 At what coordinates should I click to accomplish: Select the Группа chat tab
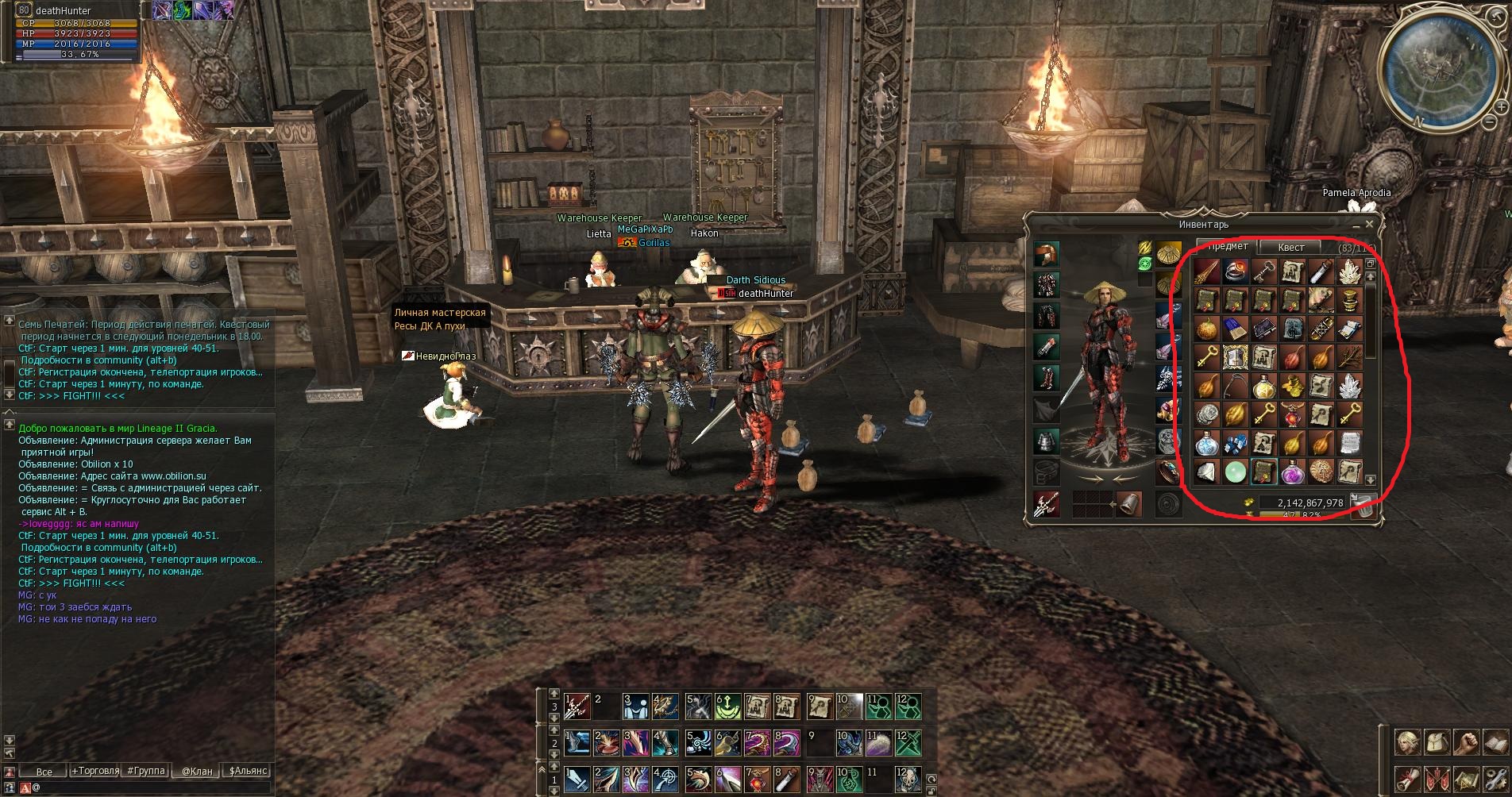tap(146, 771)
